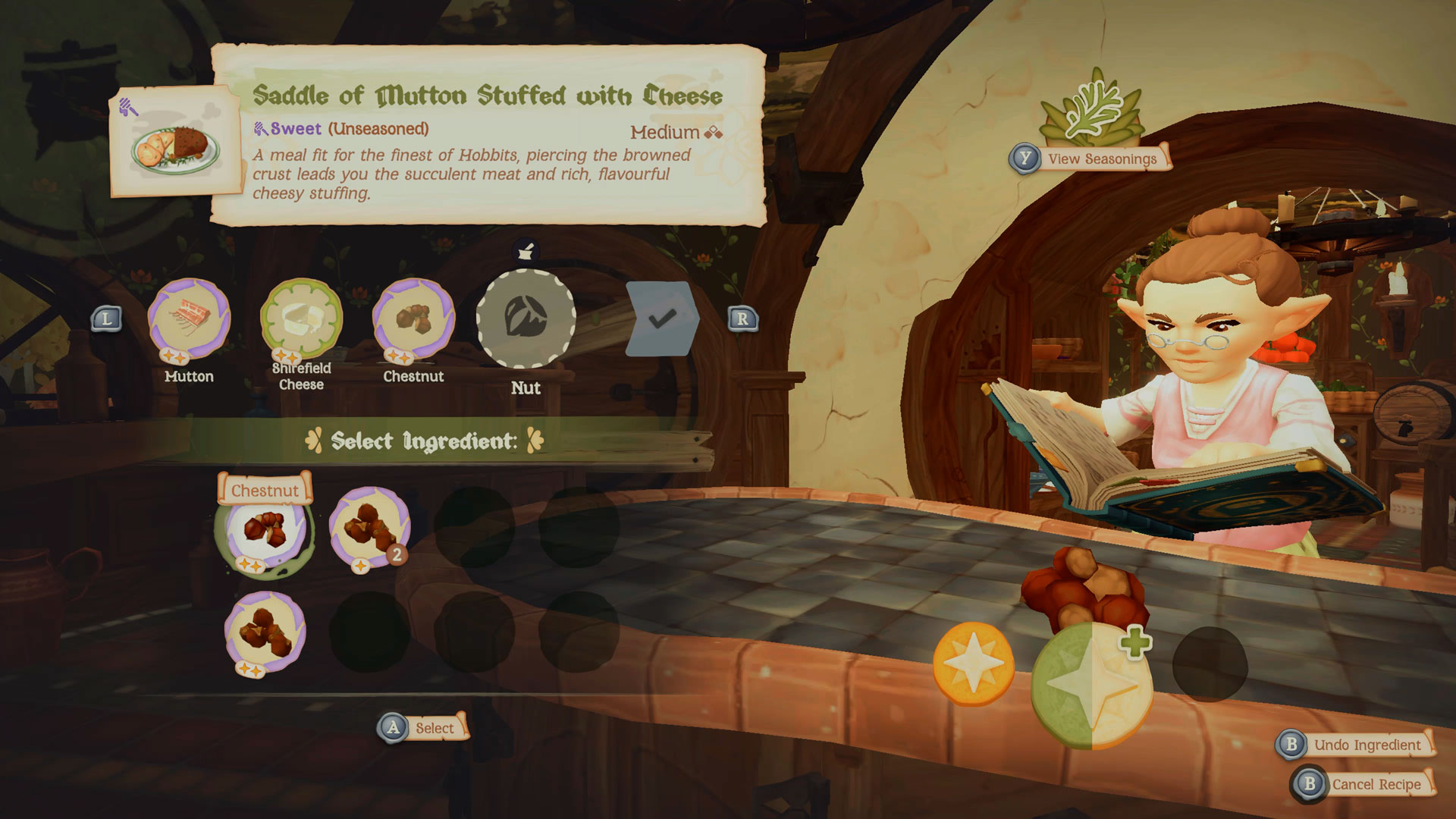Click the green-yellow flavor balance star

[1092, 677]
